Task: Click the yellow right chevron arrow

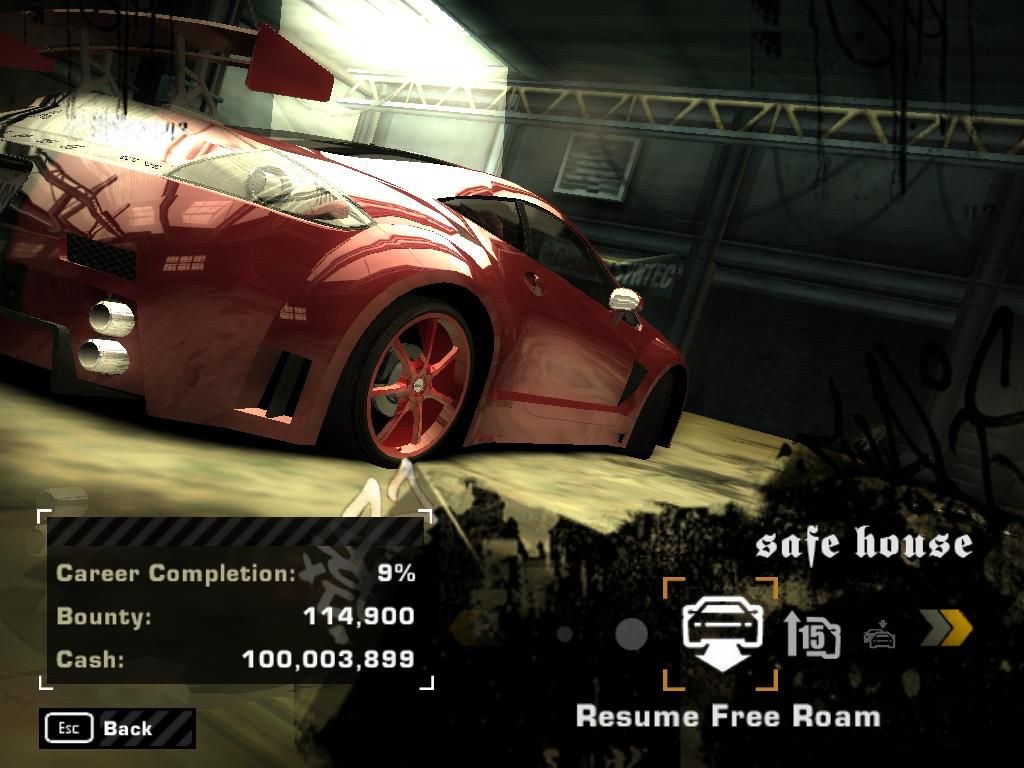Action: [945, 628]
